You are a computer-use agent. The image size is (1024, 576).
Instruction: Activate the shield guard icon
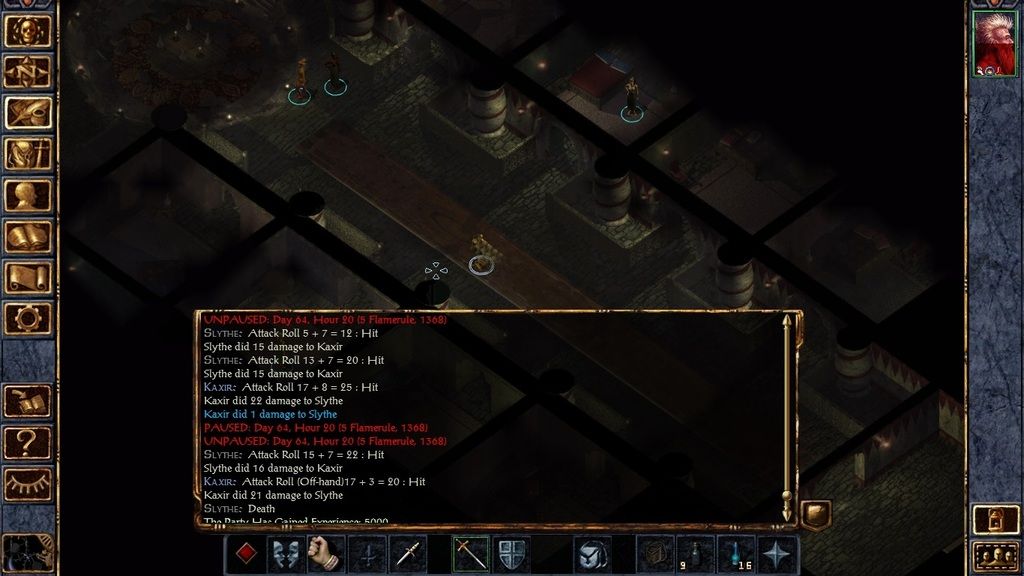click(511, 554)
